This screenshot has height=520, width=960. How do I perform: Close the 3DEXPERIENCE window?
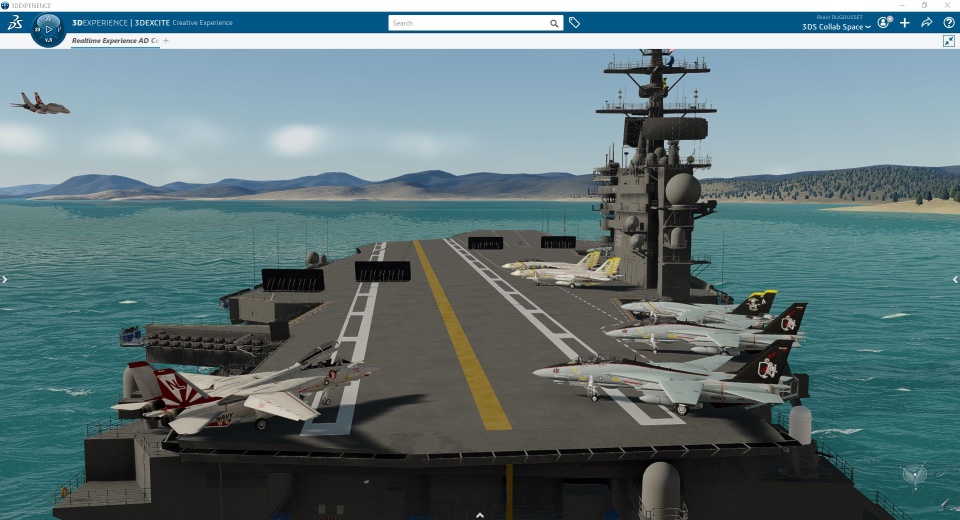tap(948, 5)
